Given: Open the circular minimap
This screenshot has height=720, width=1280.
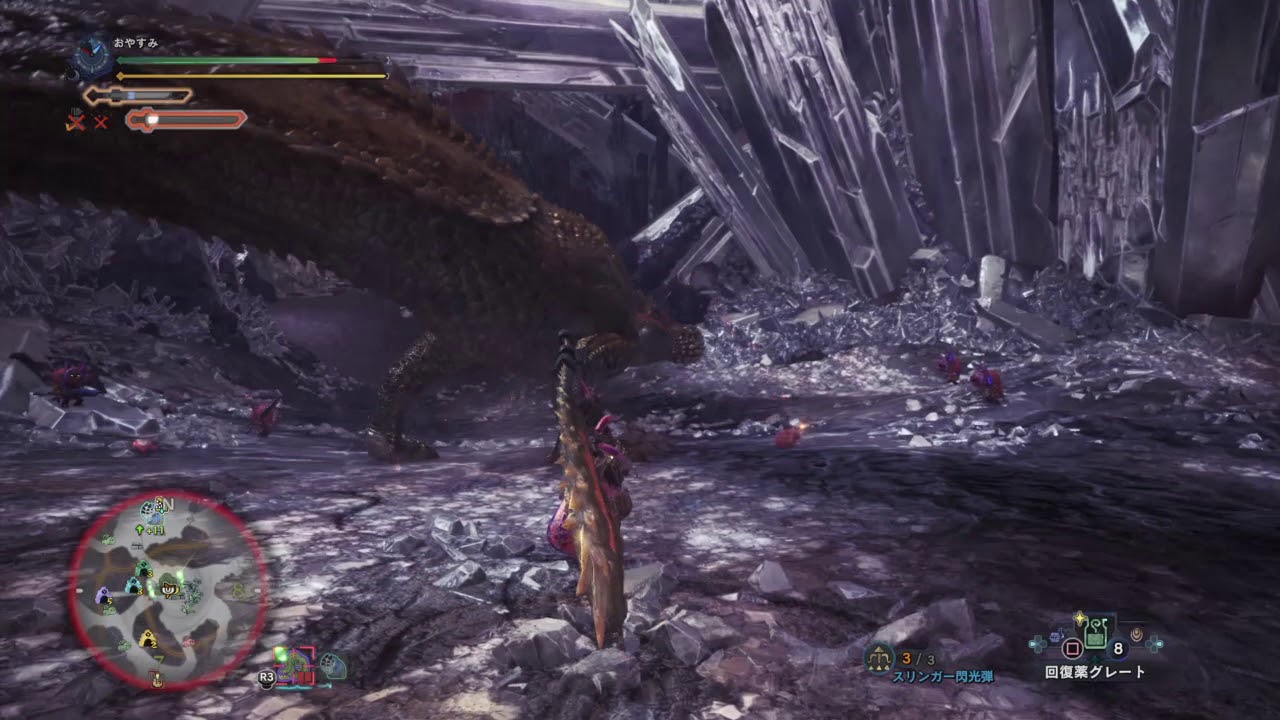Looking at the screenshot, I should (168, 590).
